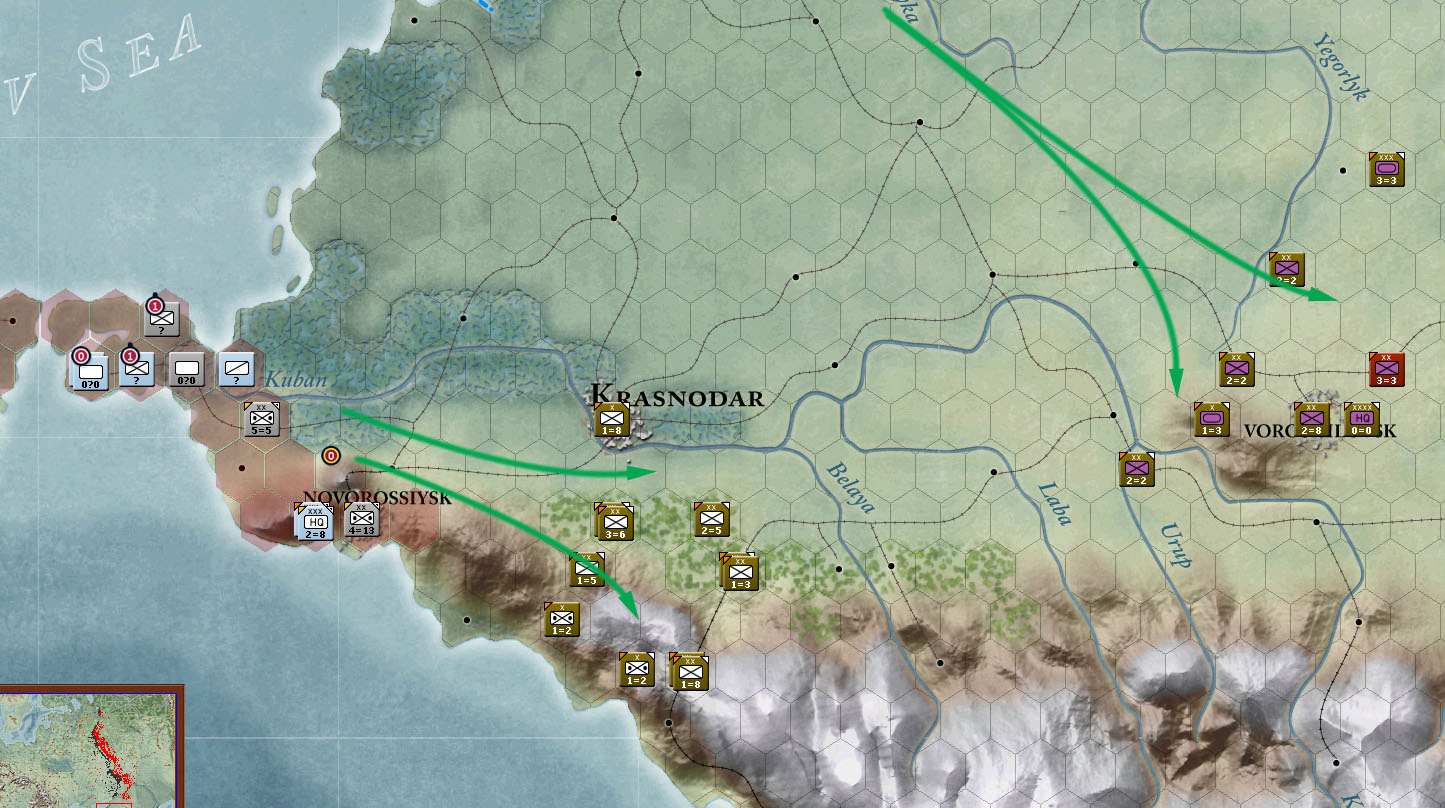Select the 4=13 infantry division beside Novorossiysk
Viewport: 1445px width, 808px height.
[360, 519]
